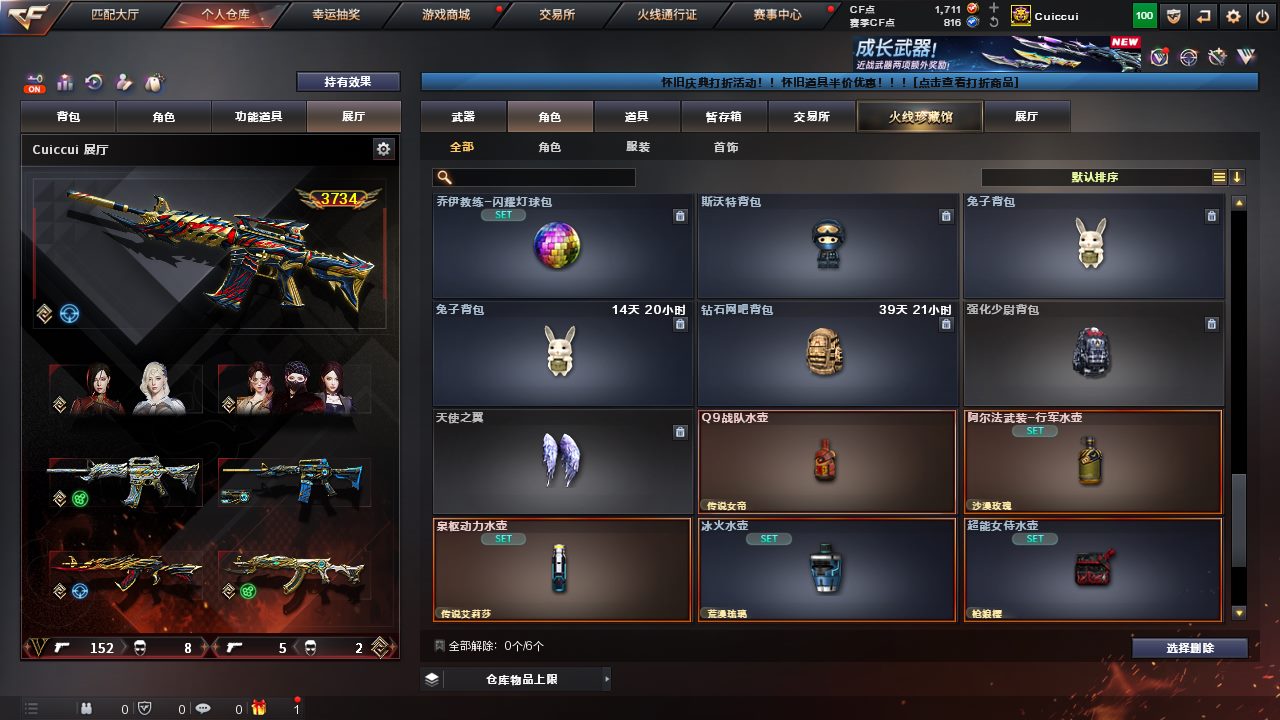Select the 钻石网吧背包 item

(826, 354)
